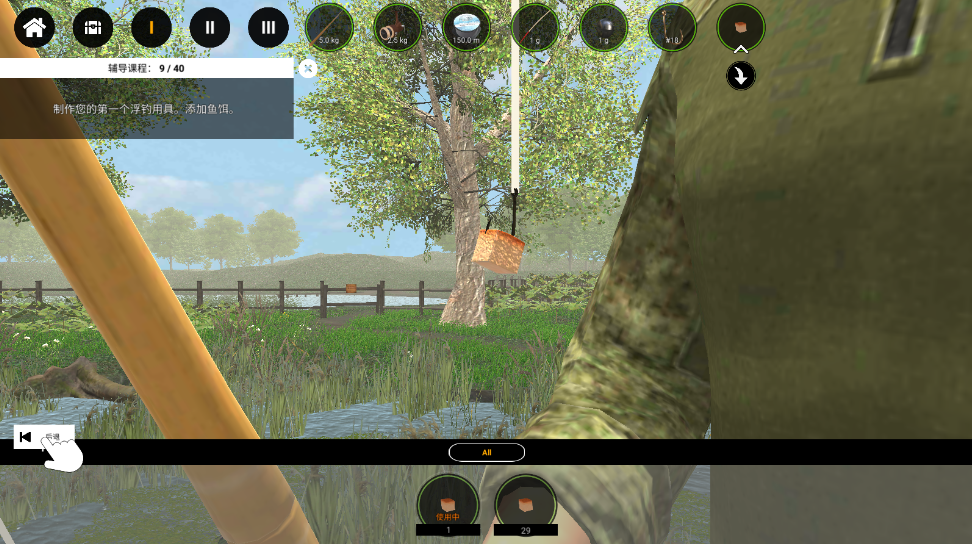Select the 5.0 kg fishing rod slot

[x=329, y=27]
